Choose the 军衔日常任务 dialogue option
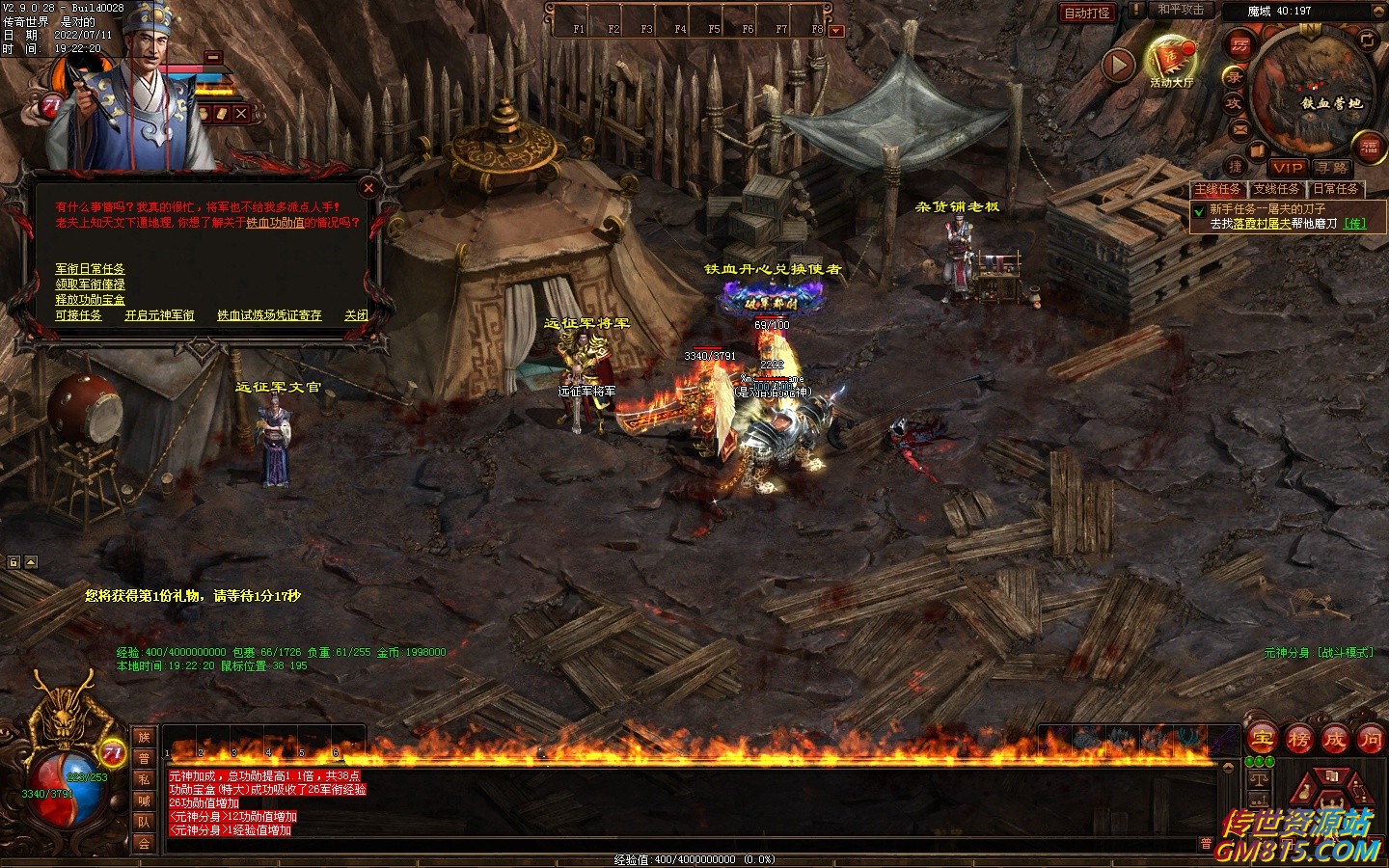Viewport: 1389px width, 868px height. coord(90,269)
